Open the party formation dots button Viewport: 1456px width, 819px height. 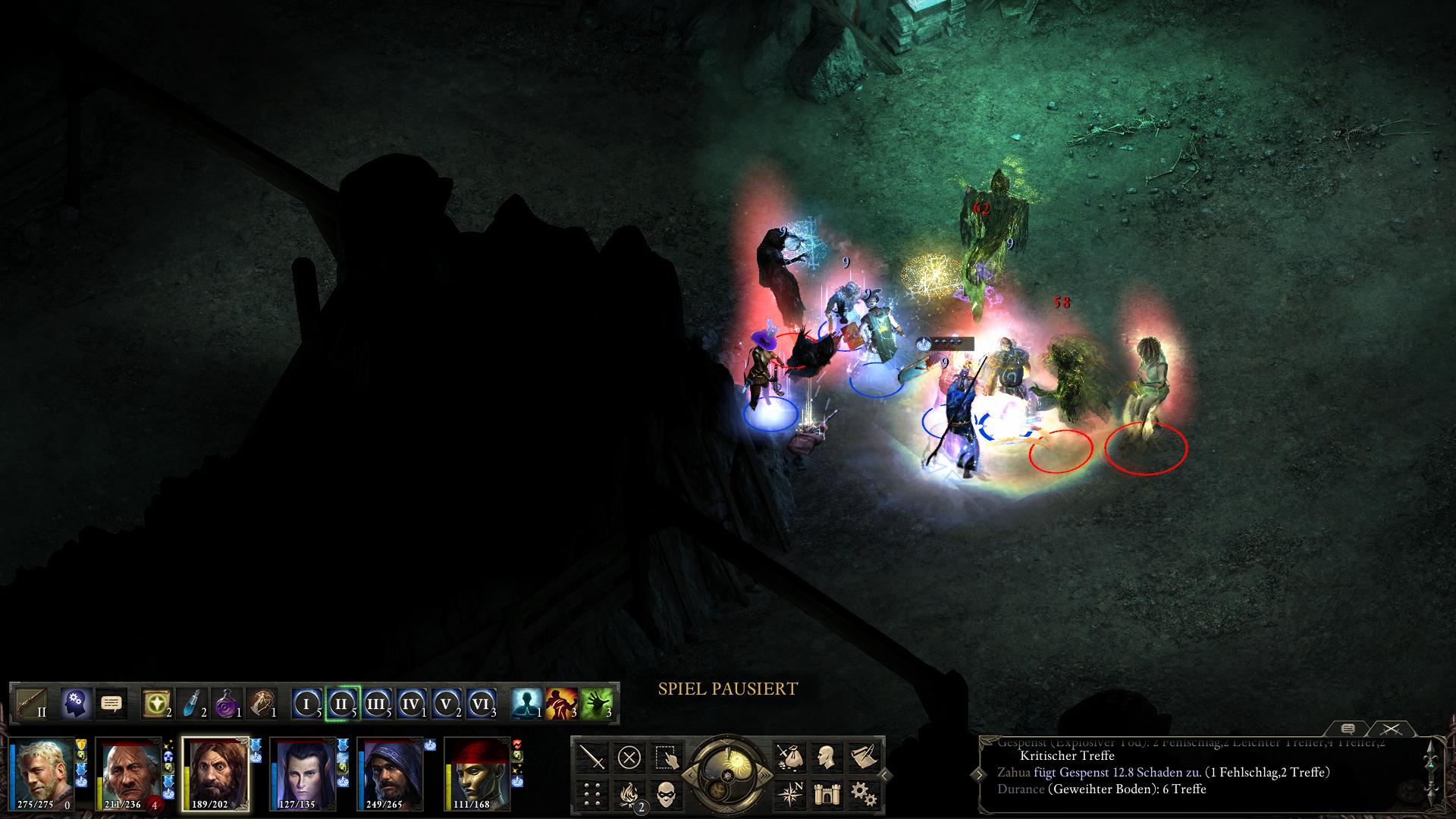coord(592,793)
